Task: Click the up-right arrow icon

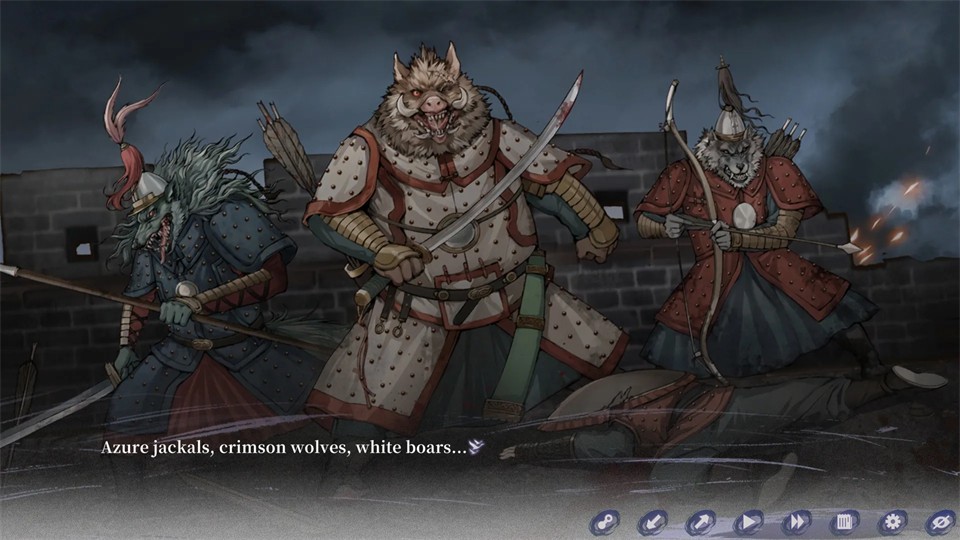Action: point(700,521)
